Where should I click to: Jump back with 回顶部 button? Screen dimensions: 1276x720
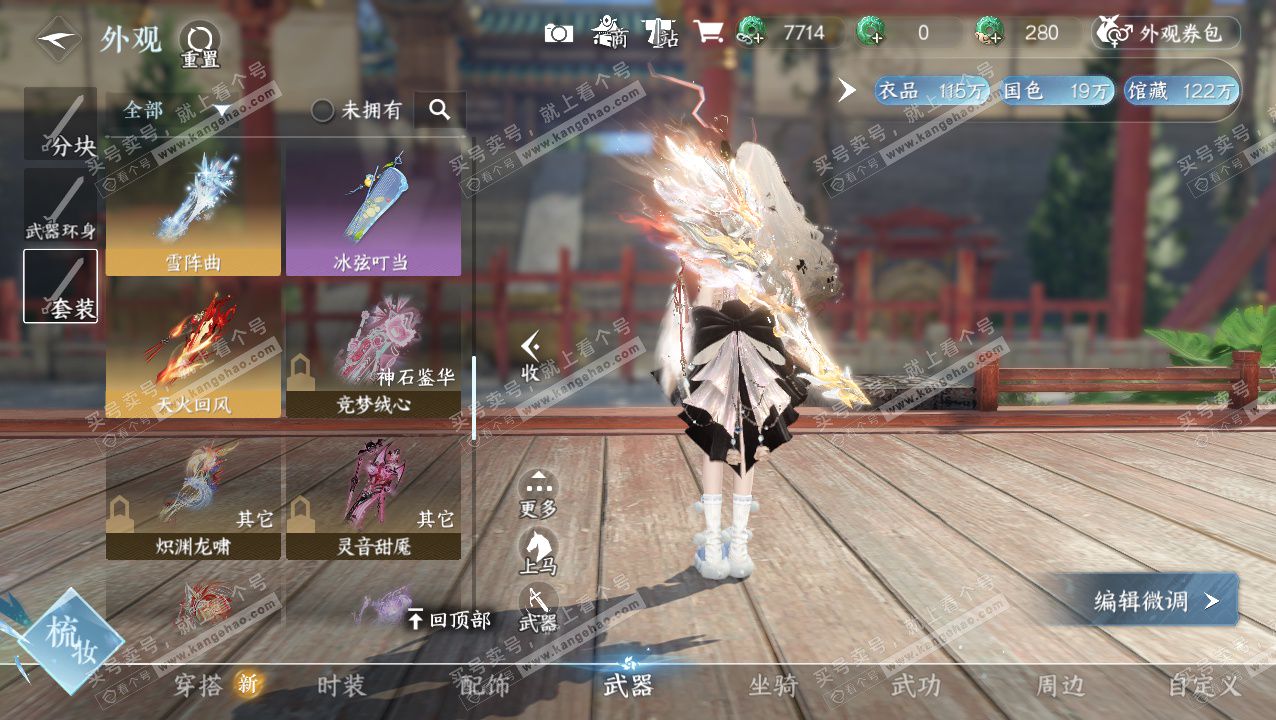(x=449, y=620)
